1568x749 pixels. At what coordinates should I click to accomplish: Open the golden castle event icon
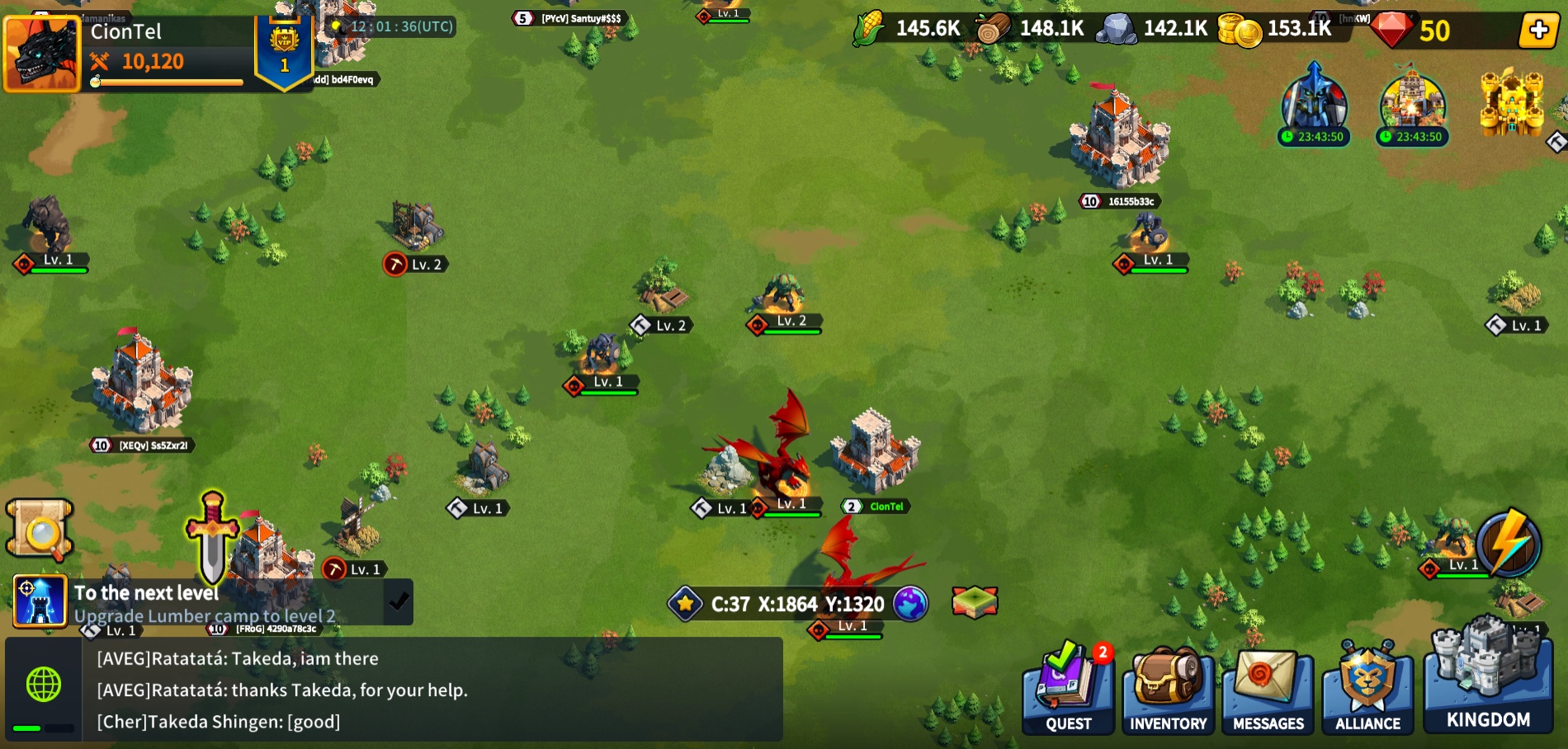click(x=1511, y=103)
